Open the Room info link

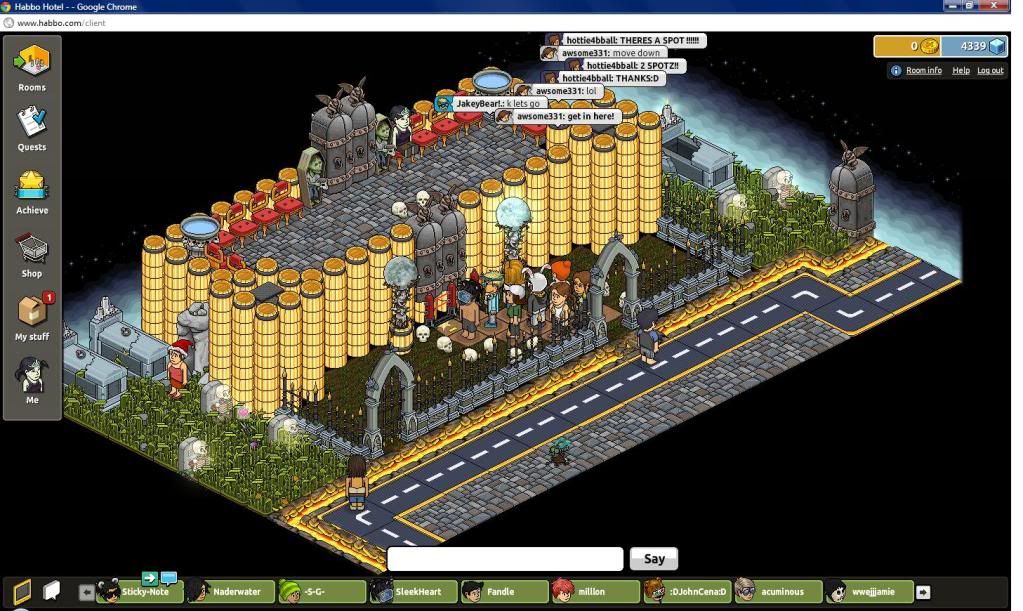click(x=923, y=71)
